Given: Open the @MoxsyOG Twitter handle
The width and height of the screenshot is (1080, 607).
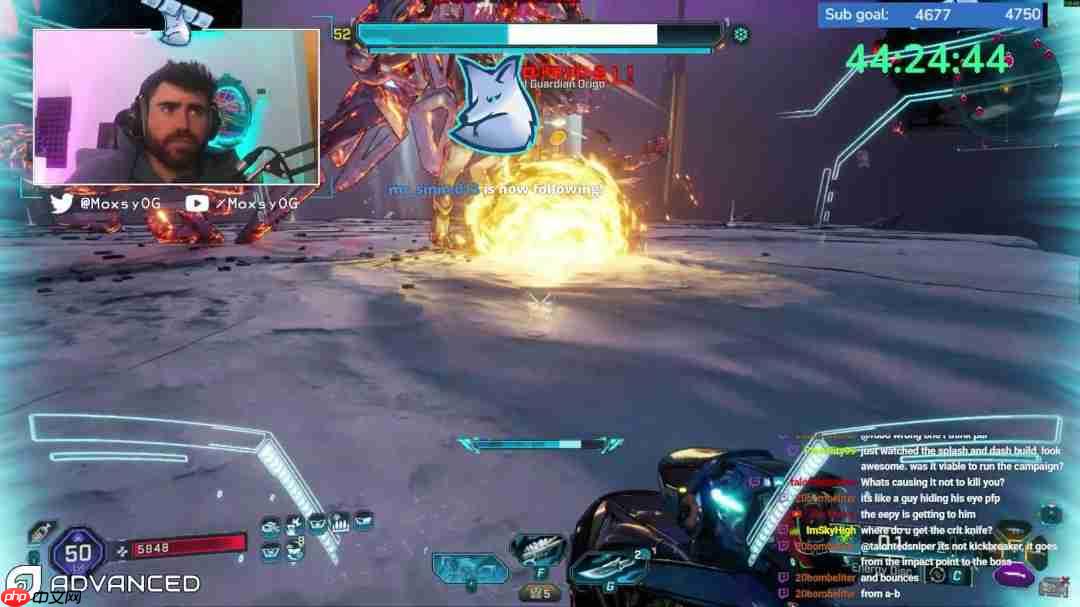Looking at the screenshot, I should [x=119, y=203].
